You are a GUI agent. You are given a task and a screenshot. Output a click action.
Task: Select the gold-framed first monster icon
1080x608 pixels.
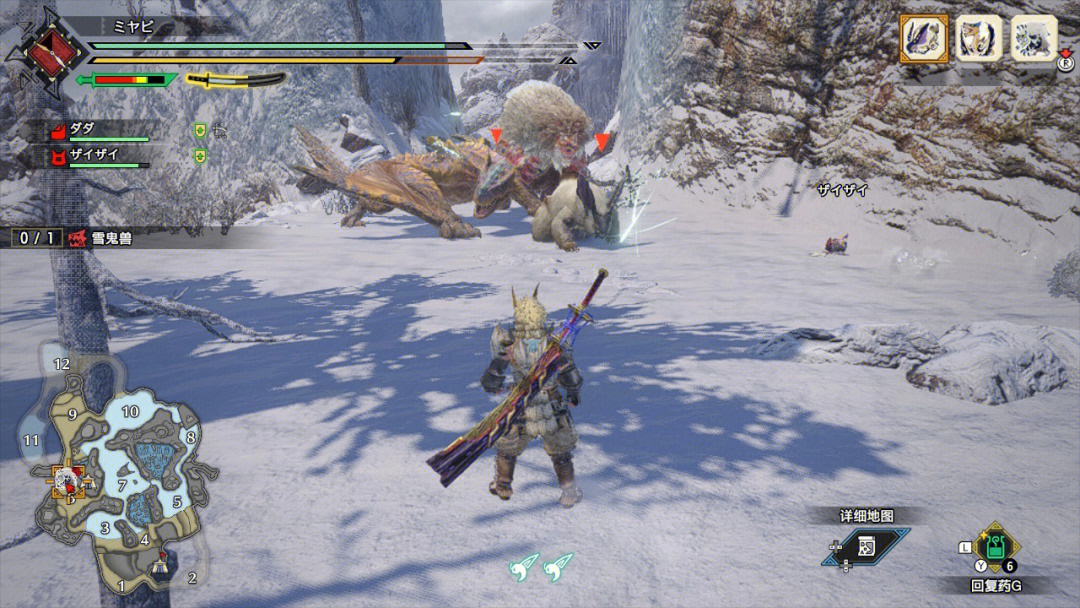[924, 39]
